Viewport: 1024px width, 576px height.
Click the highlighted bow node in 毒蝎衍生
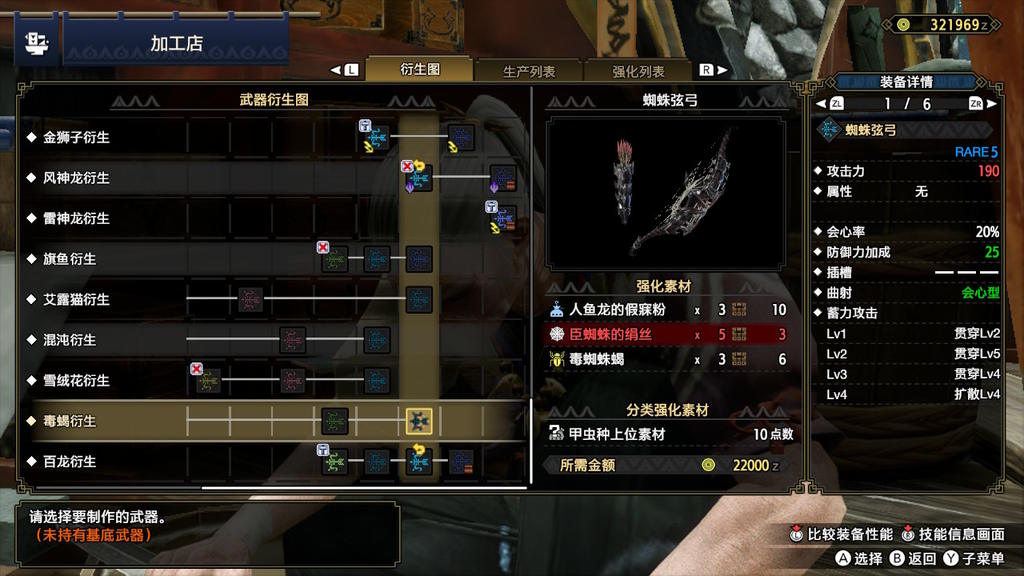pyautogui.click(x=418, y=421)
